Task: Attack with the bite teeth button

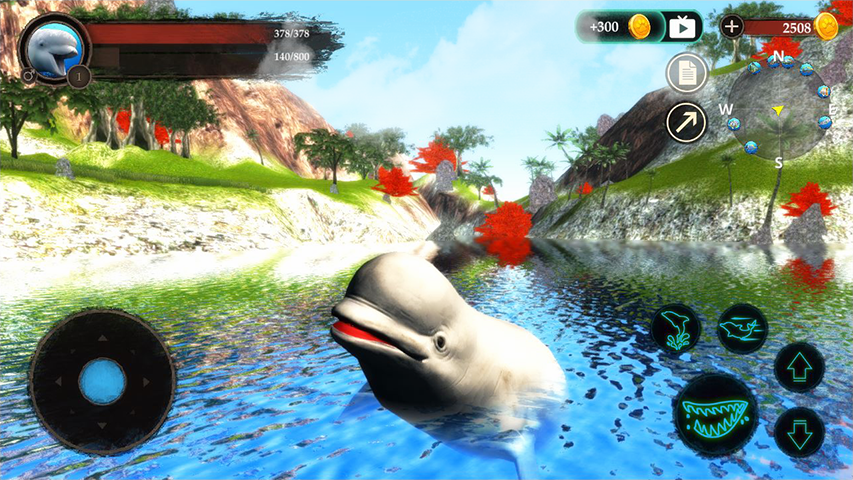Action: (715, 412)
